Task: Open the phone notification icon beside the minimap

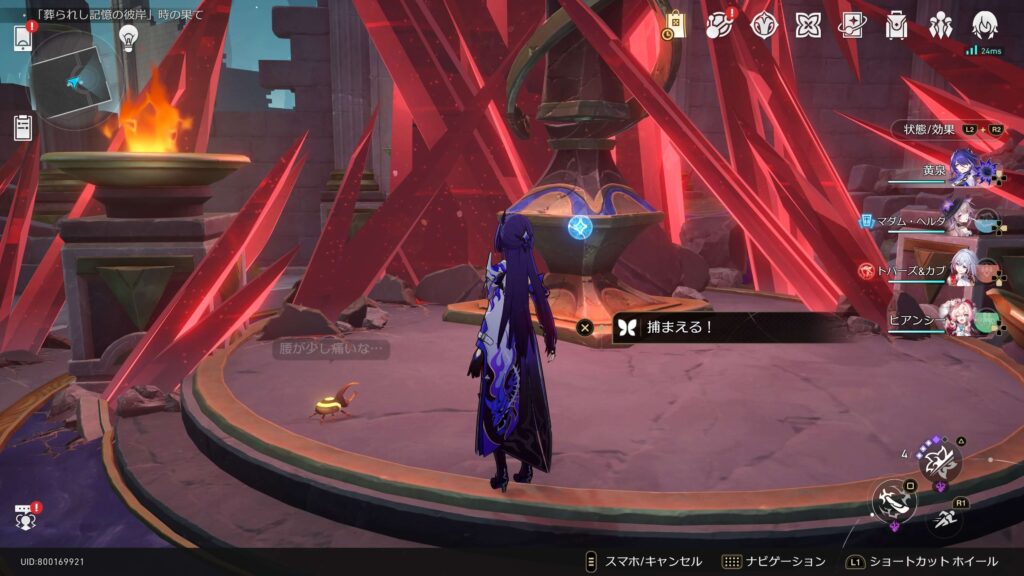Action: tap(23, 38)
